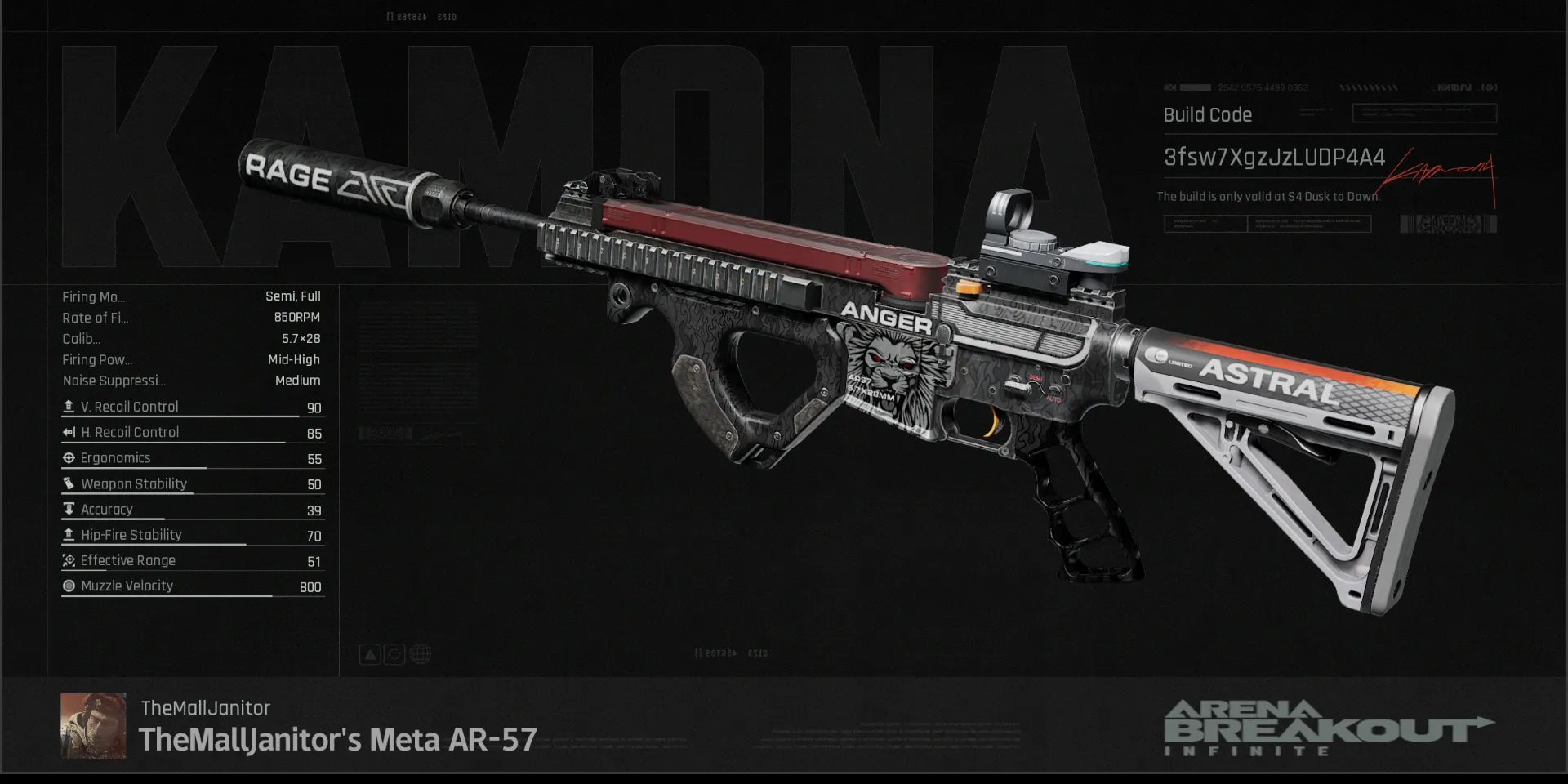The height and width of the screenshot is (784, 1568).
Task: Click the Ergonomics crosshair icon
Action: (69, 457)
